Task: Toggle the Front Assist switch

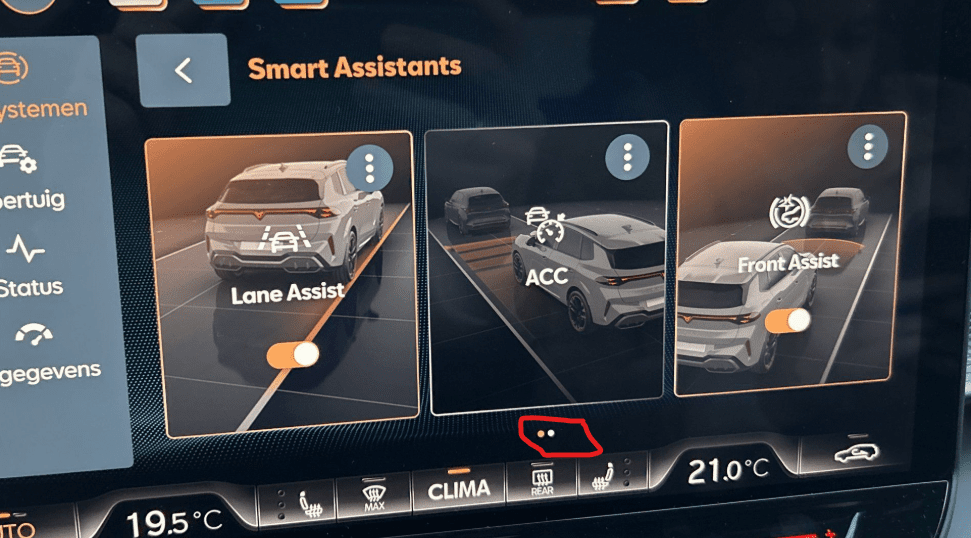Action: coord(787,321)
